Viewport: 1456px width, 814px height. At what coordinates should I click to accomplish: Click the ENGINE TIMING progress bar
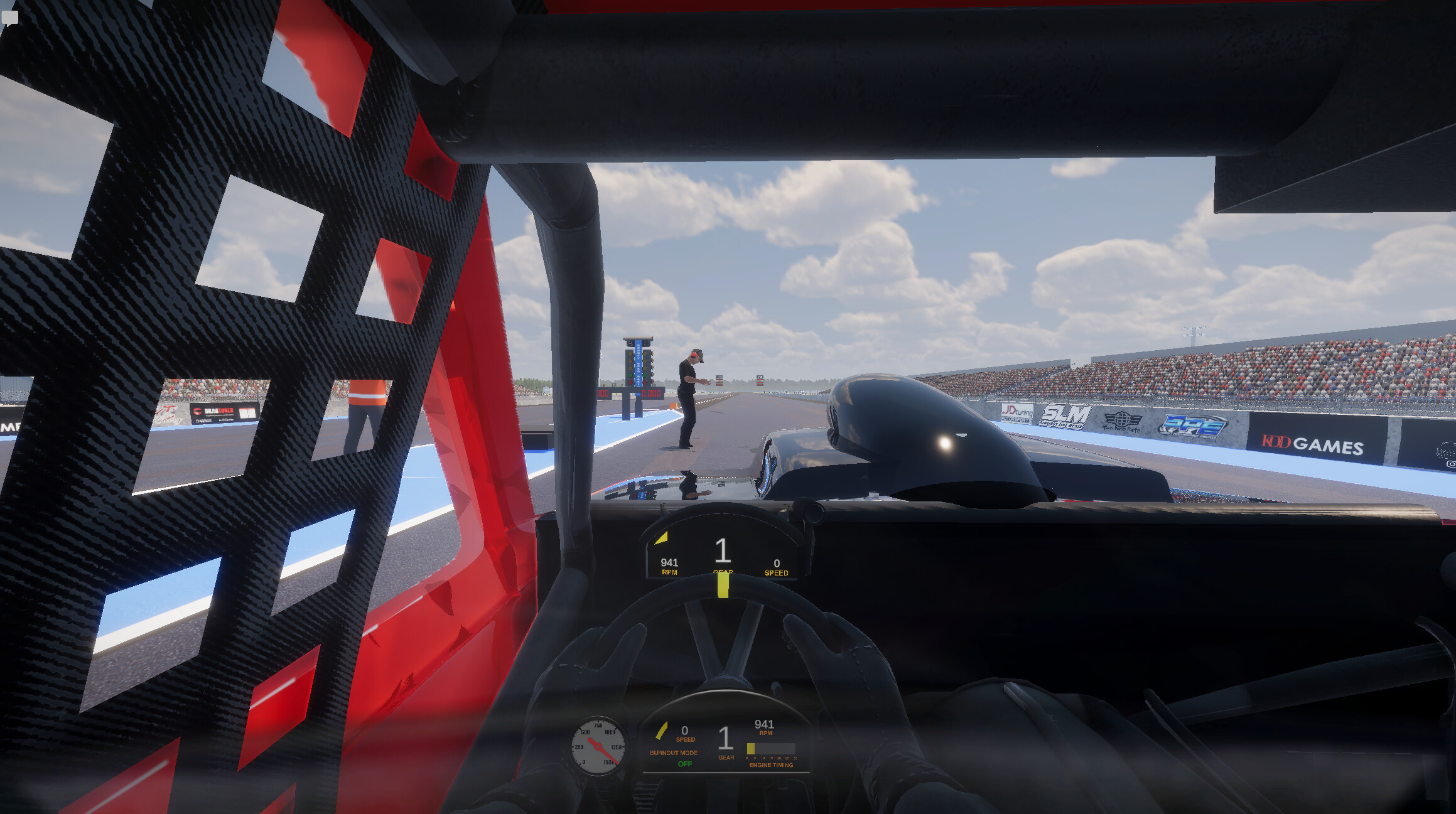772,747
